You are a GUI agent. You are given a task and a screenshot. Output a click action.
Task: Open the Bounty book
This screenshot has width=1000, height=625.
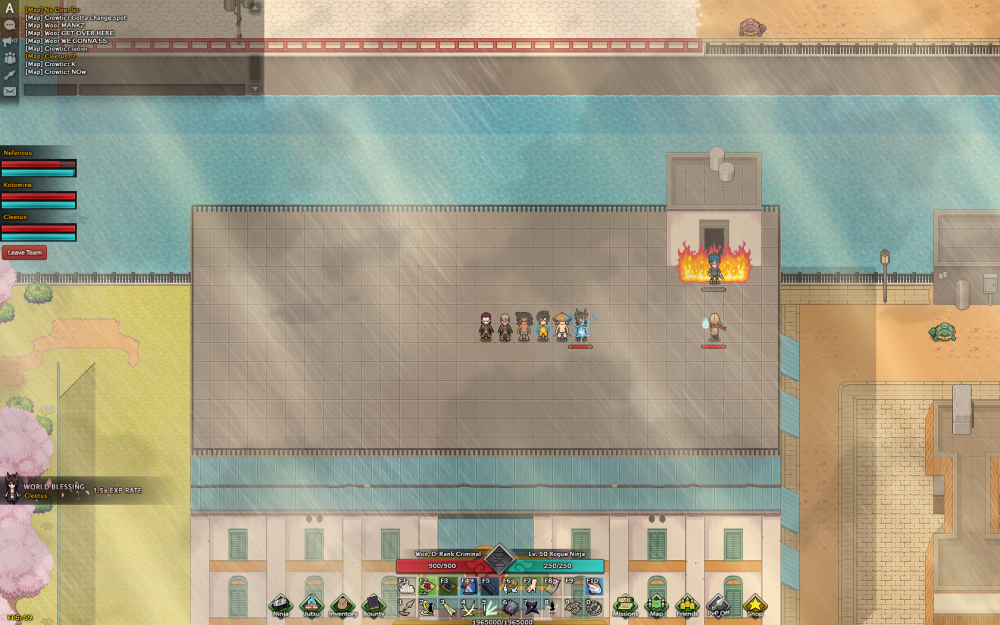tap(373, 605)
